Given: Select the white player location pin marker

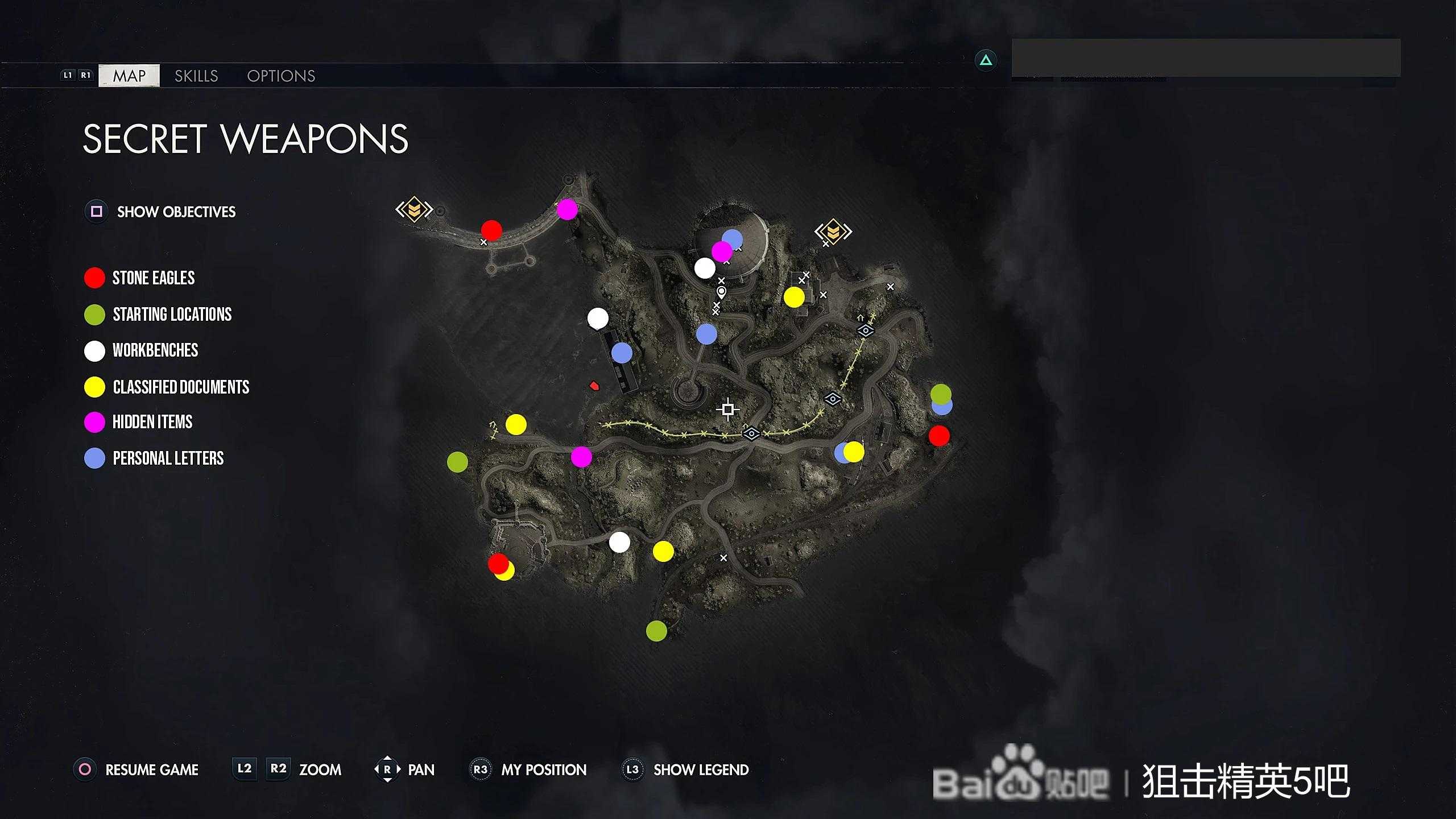Looking at the screenshot, I should tap(721, 292).
